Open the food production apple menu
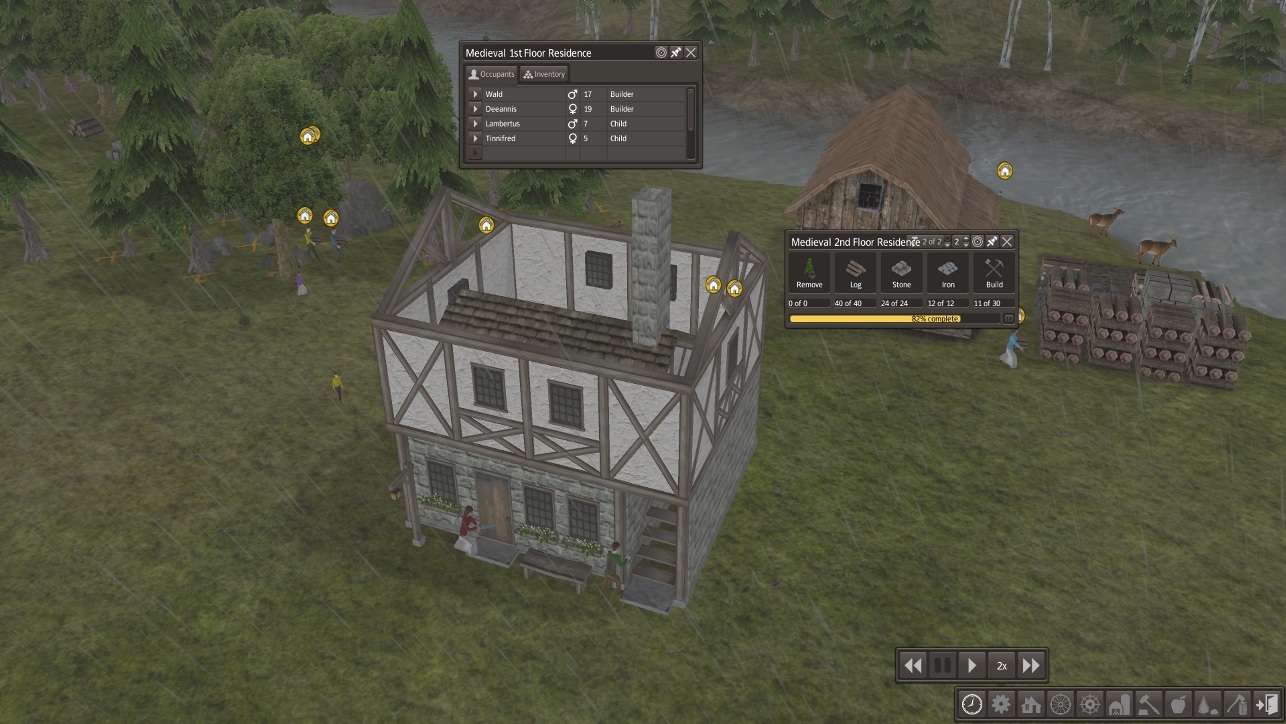The width and height of the screenshot is (1286, 724). click(x=1177, y=704)
